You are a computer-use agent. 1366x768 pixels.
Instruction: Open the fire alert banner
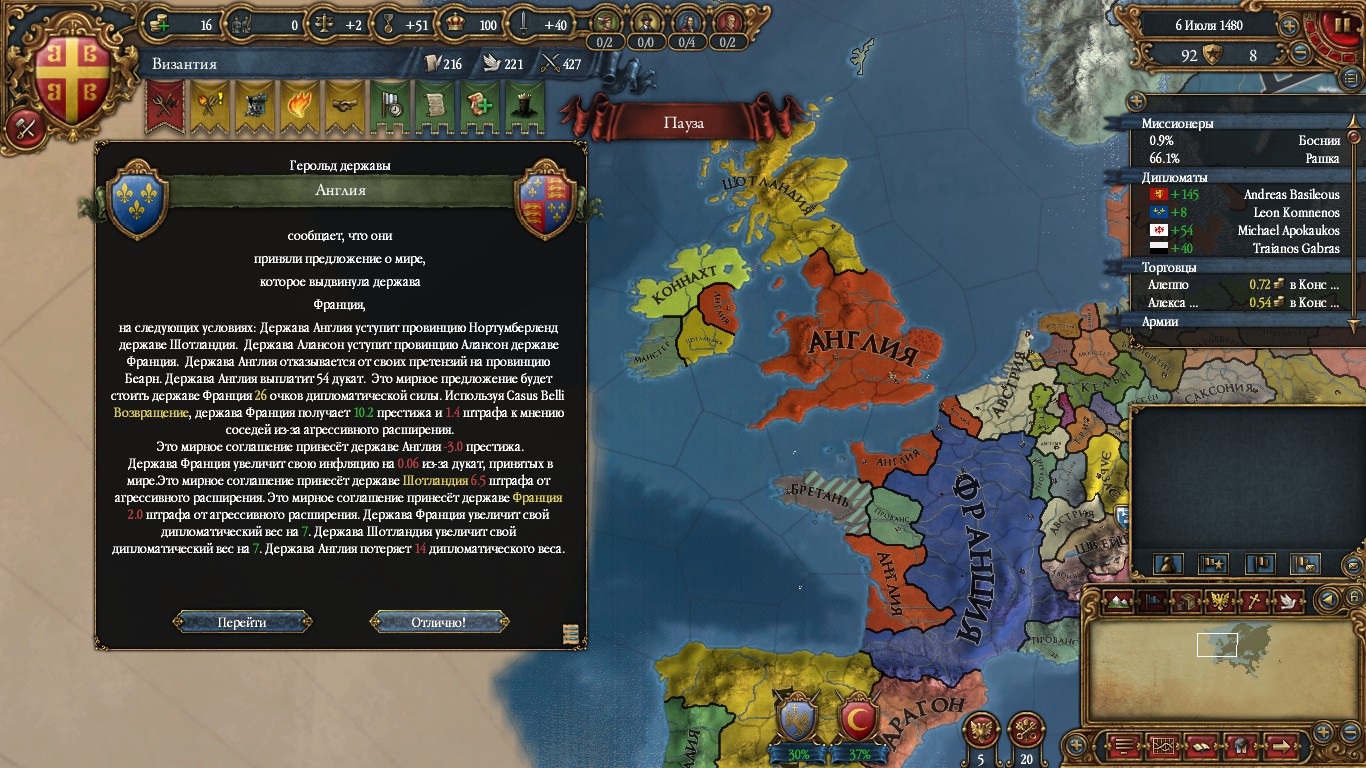pos(299,107)
